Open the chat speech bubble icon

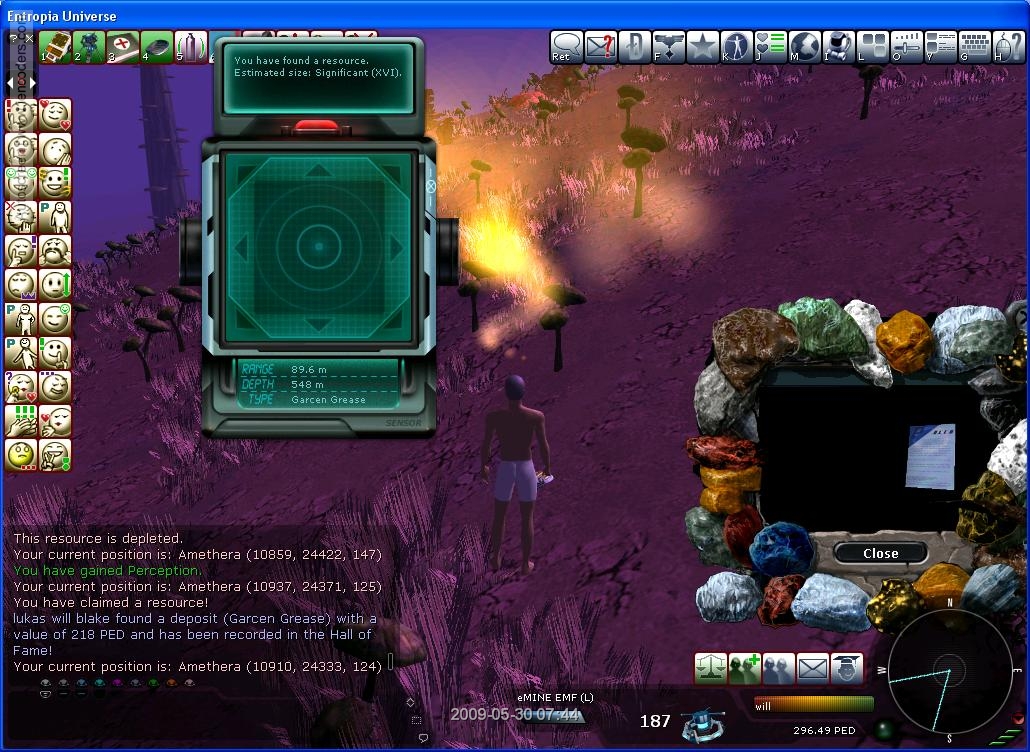[x=567, y=47]
